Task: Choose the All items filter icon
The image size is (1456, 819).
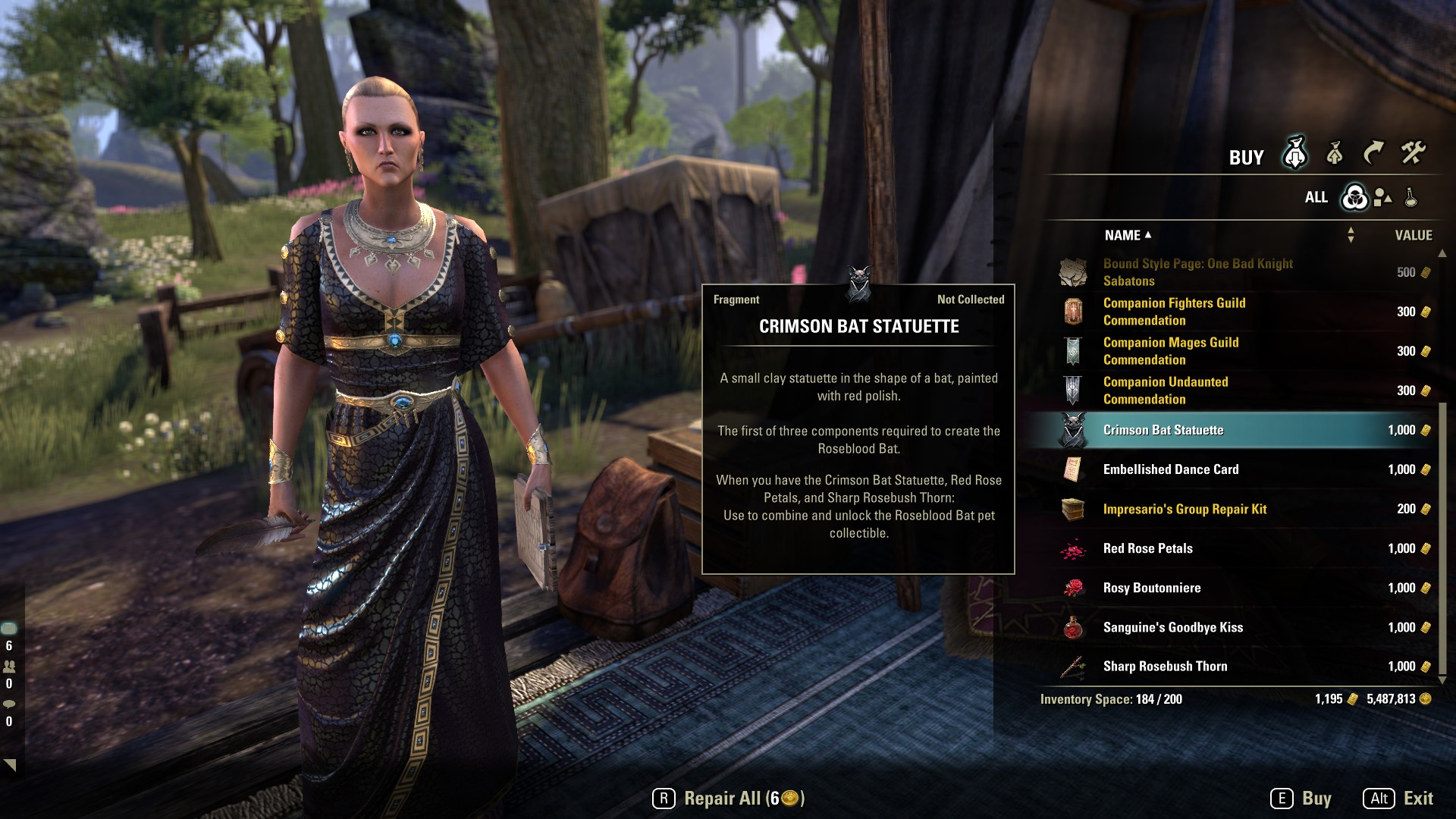Action: pos(1354,198)
